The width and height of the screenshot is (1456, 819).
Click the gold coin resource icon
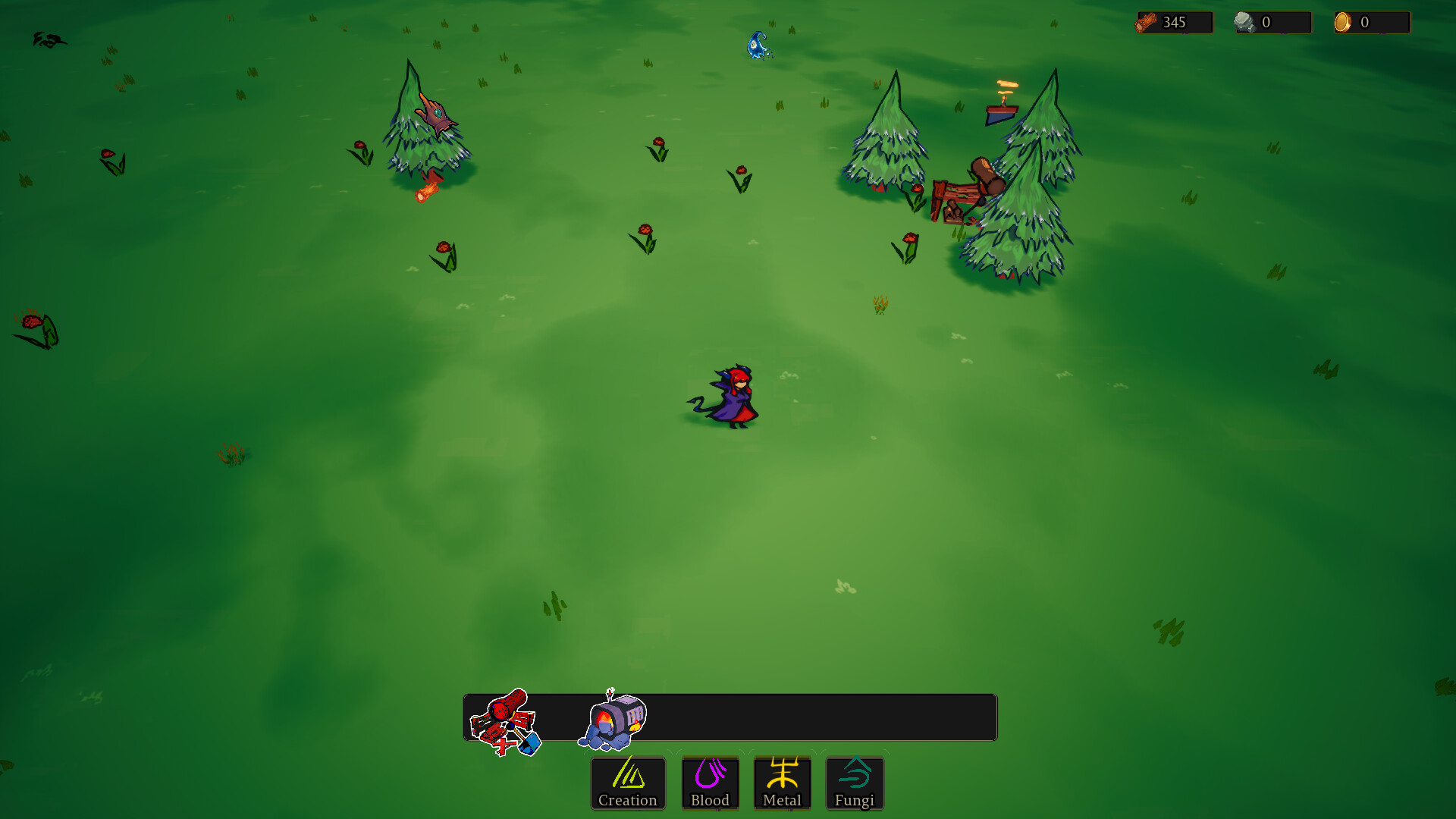coord(1345,21)
